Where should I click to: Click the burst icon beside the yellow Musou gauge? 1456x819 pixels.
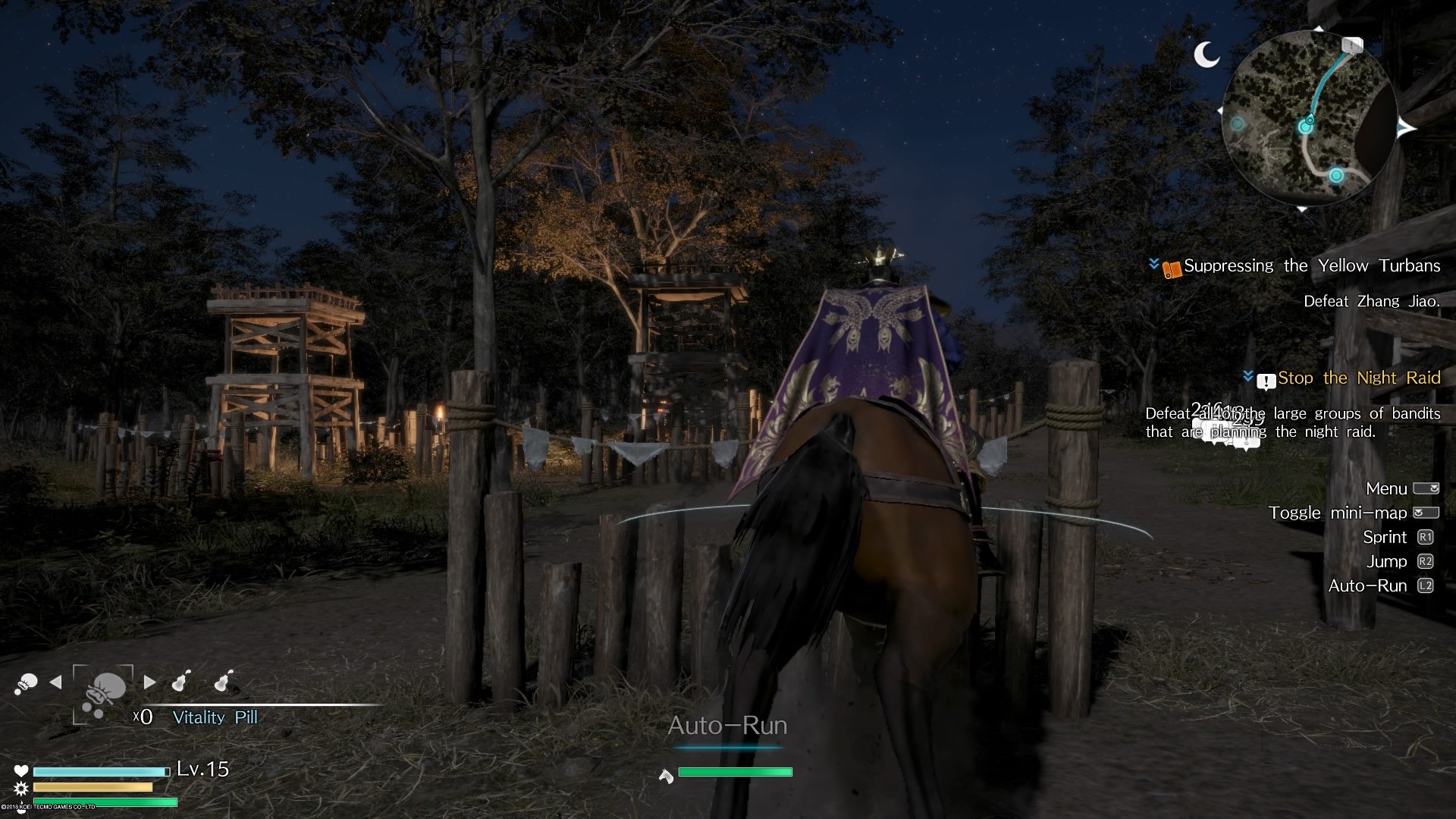(x=23, y=789)
